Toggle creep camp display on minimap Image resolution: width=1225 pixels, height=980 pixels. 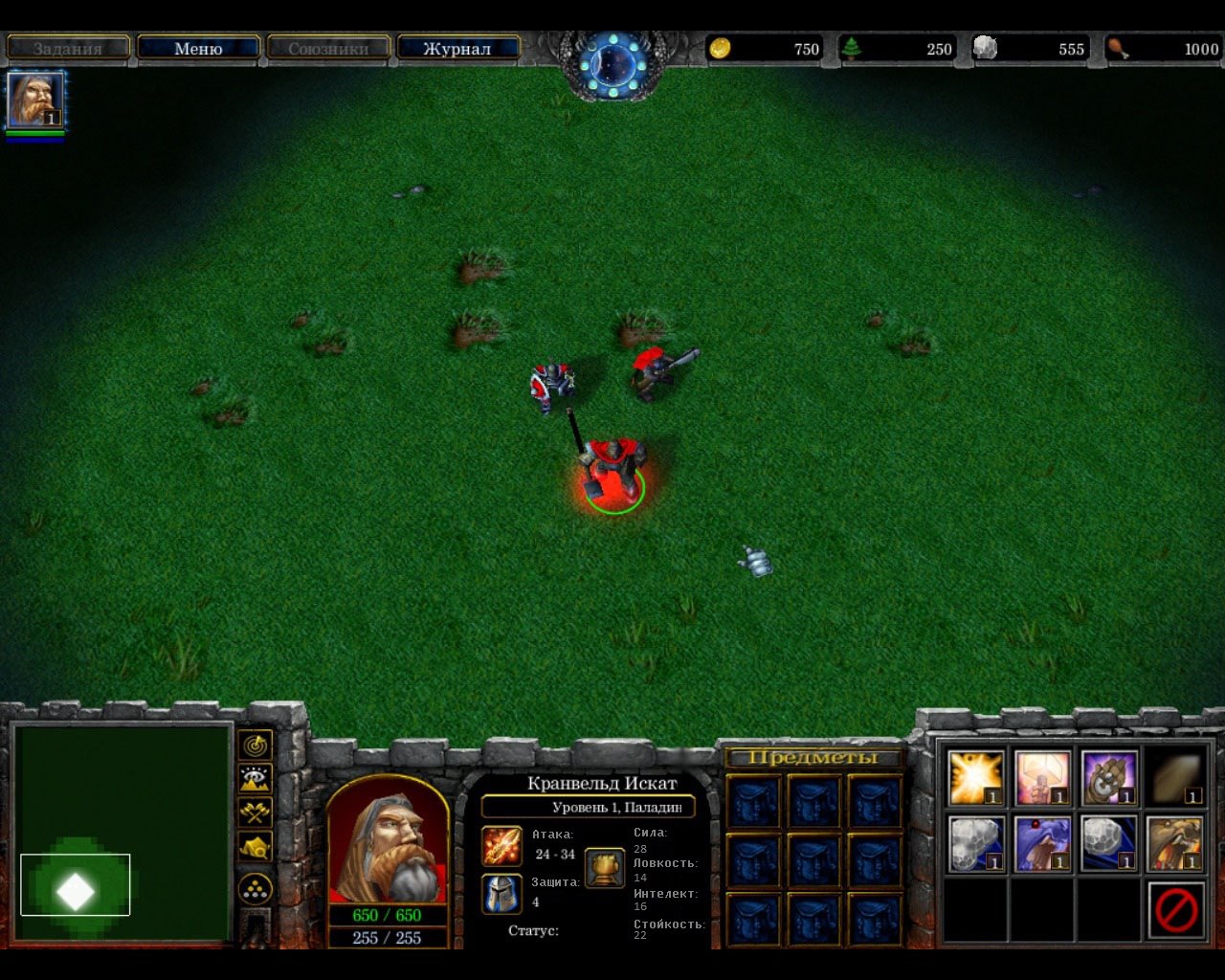pos(255,846)
